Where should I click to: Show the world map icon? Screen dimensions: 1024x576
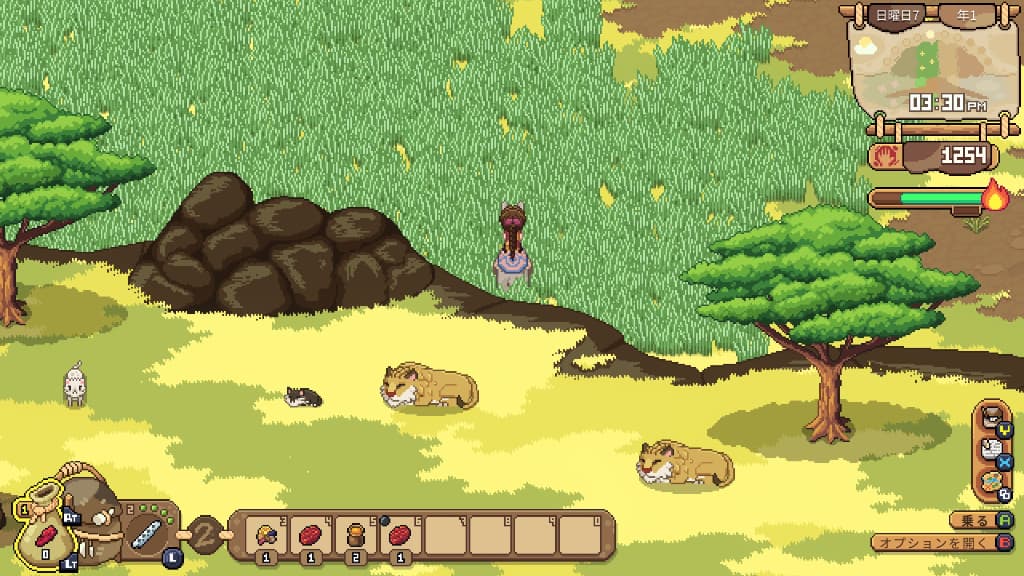click(992, 481)
